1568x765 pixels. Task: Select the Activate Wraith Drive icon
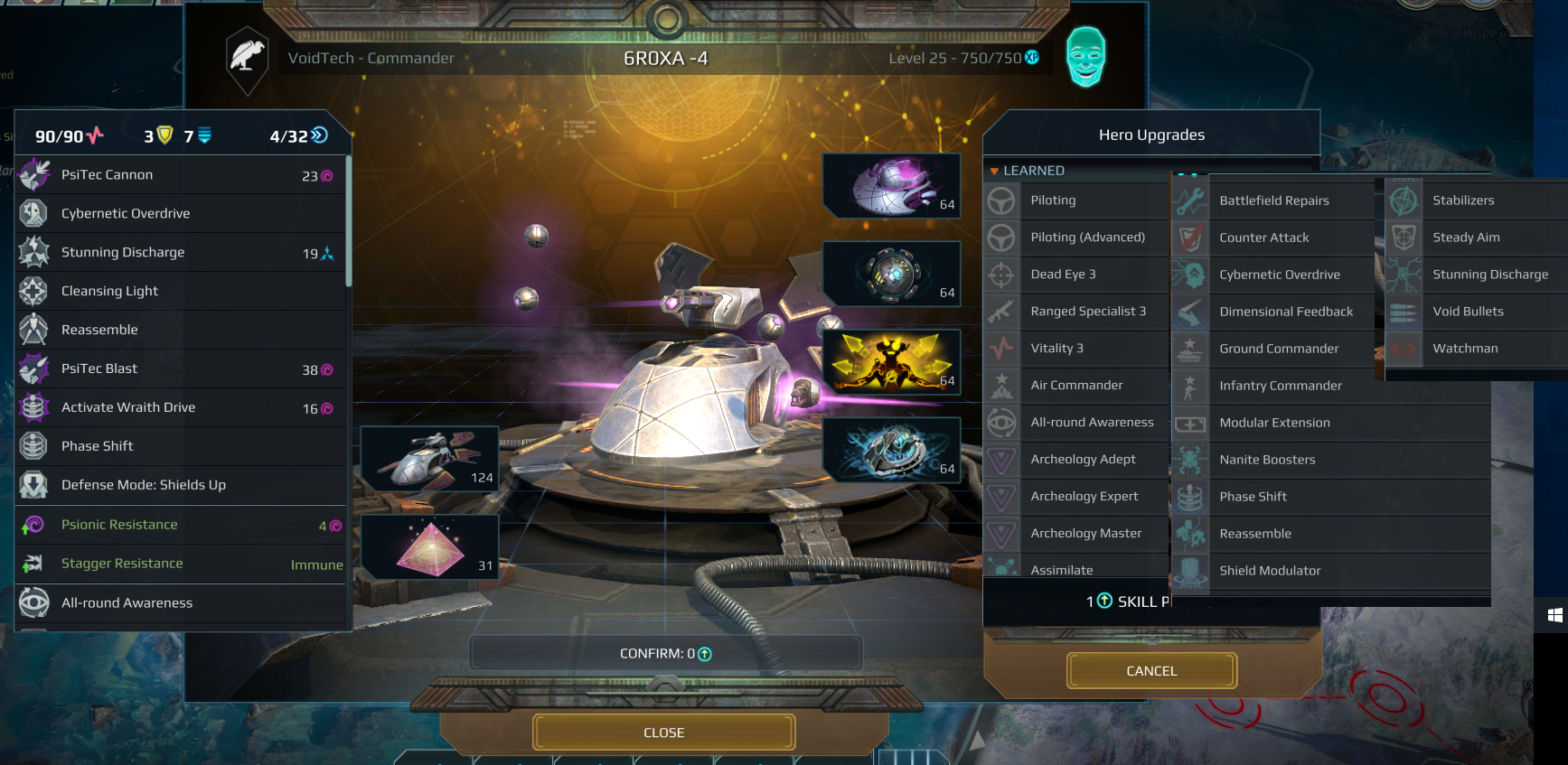click(x=34, y=407)
